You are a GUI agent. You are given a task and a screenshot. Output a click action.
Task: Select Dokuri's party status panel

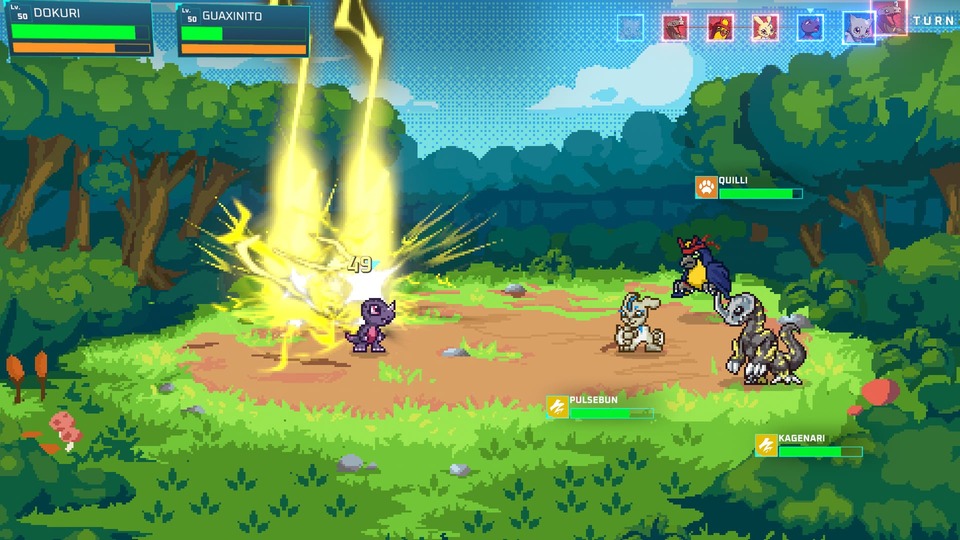pos(80,30)
